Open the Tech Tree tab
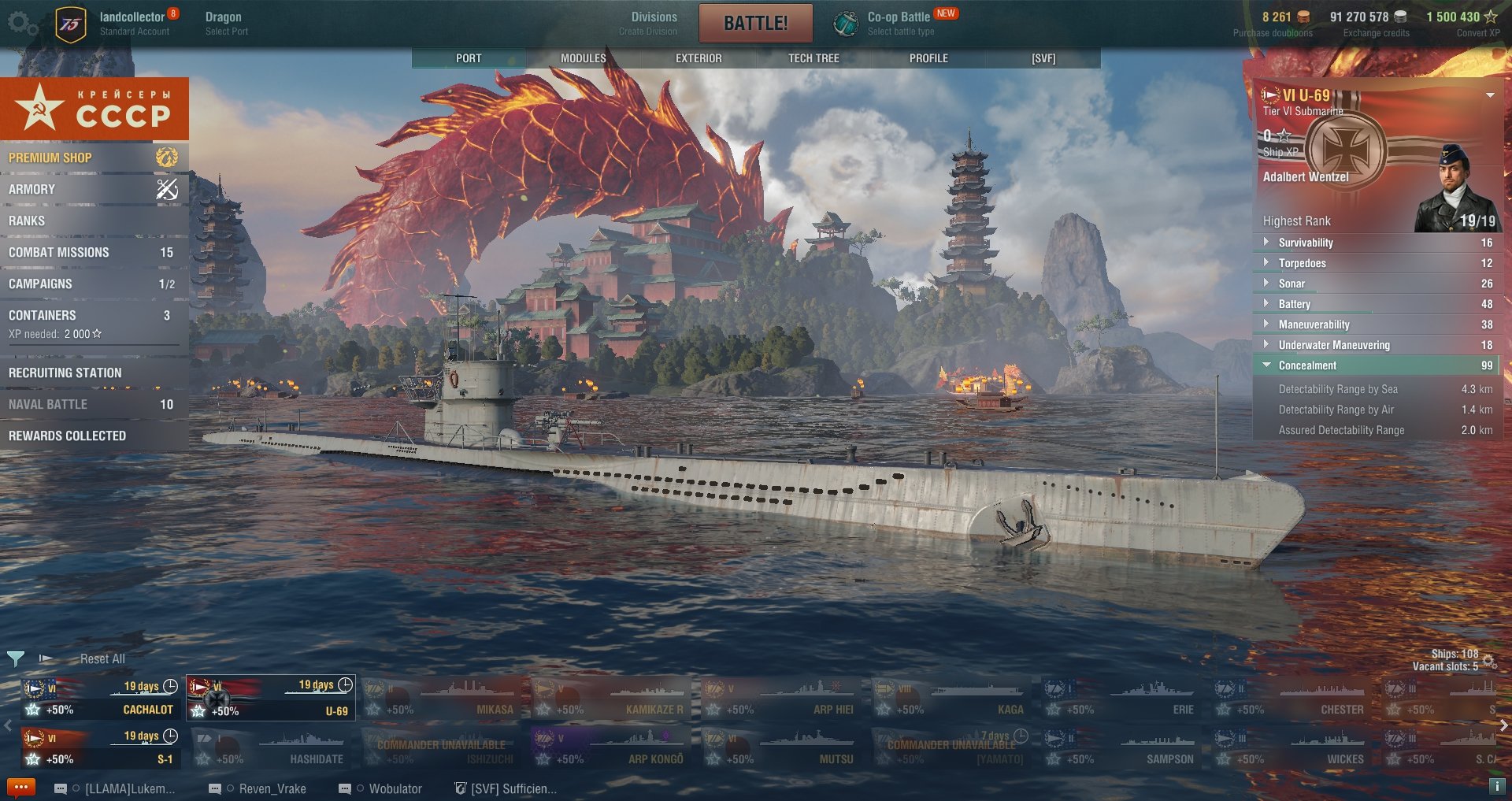1512x801 pixels. tap(813, 58)
